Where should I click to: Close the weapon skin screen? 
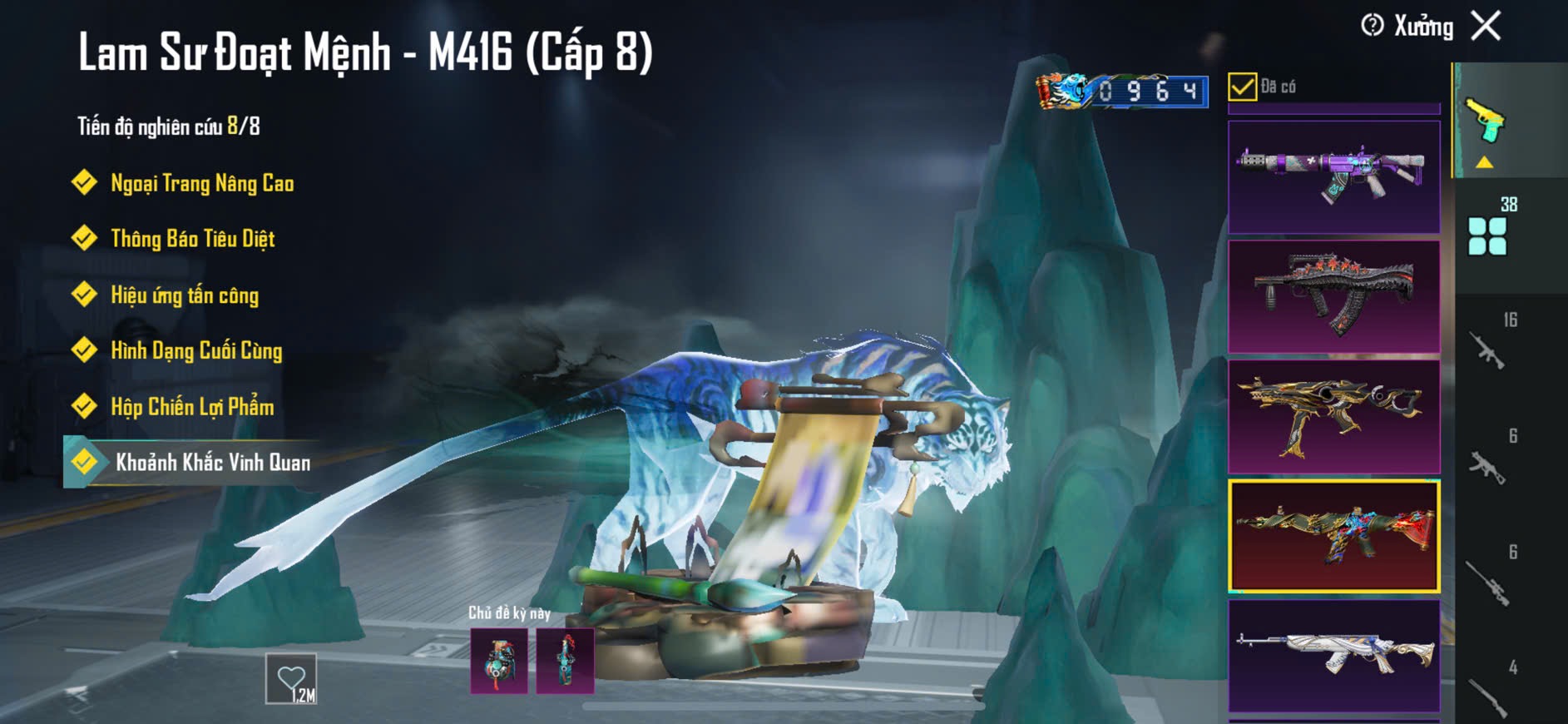tap(1486, 26)
